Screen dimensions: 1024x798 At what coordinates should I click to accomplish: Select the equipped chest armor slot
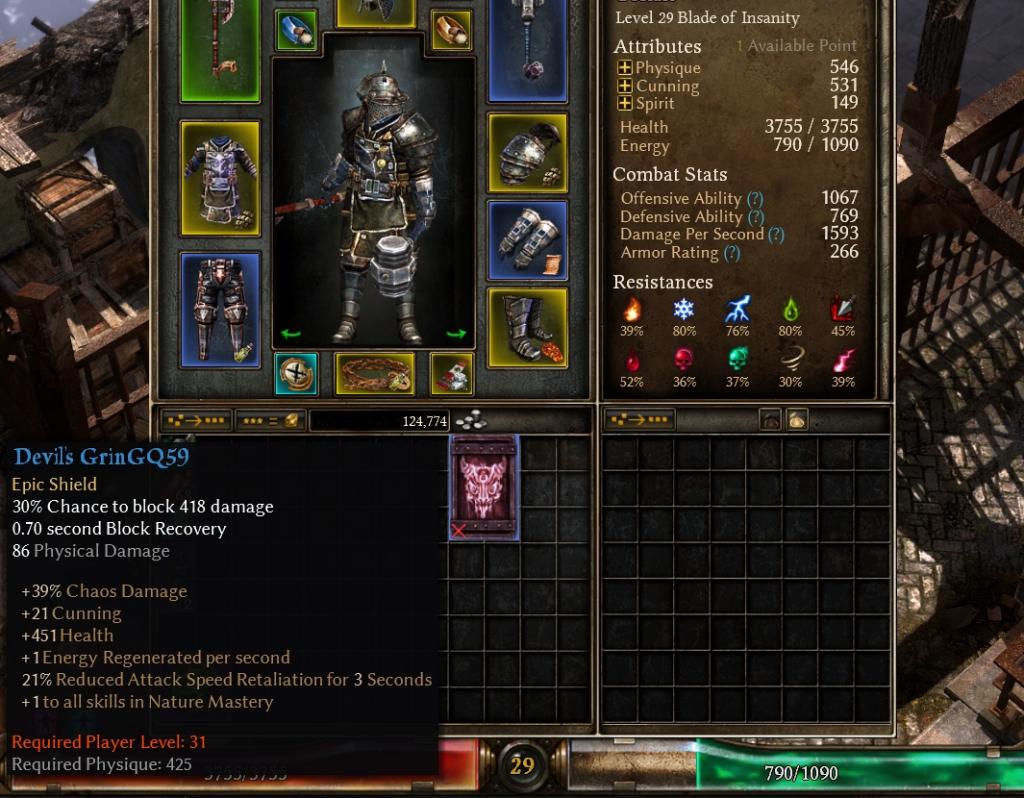click(x=220, y=179)
